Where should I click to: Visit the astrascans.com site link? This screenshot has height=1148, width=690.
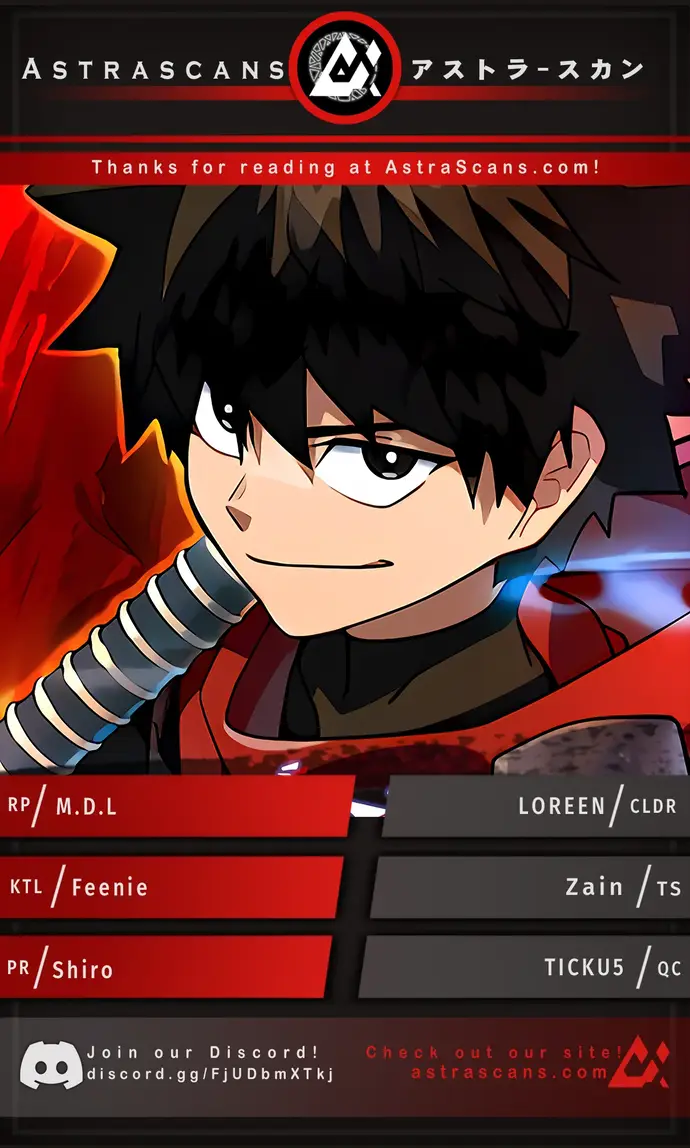pyautogui.click(x=509, y=1072)
